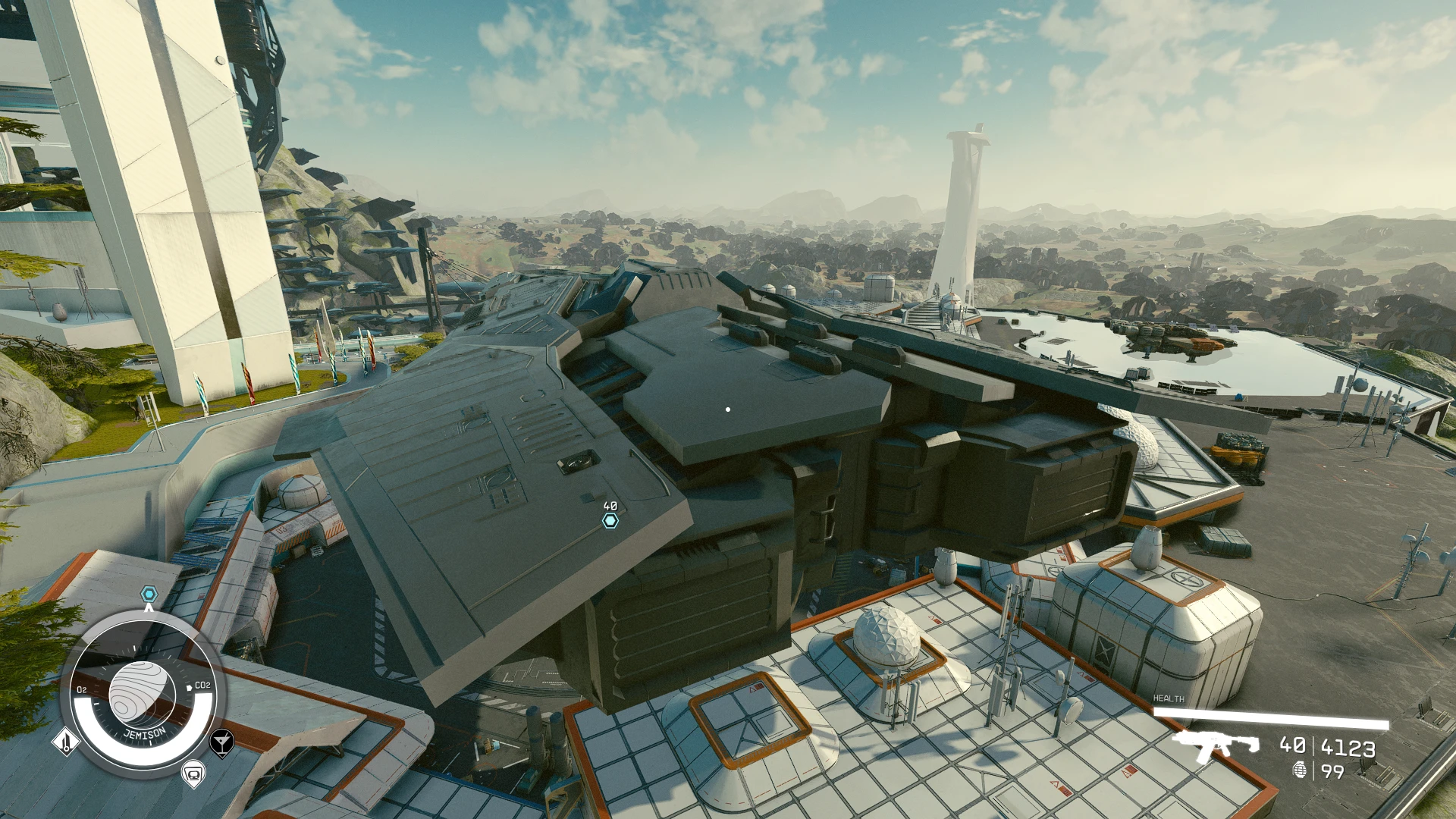Select the blue hexagon quest marker labeled 40
This screenshot has height=819, width=1456.
coord(610,520)
